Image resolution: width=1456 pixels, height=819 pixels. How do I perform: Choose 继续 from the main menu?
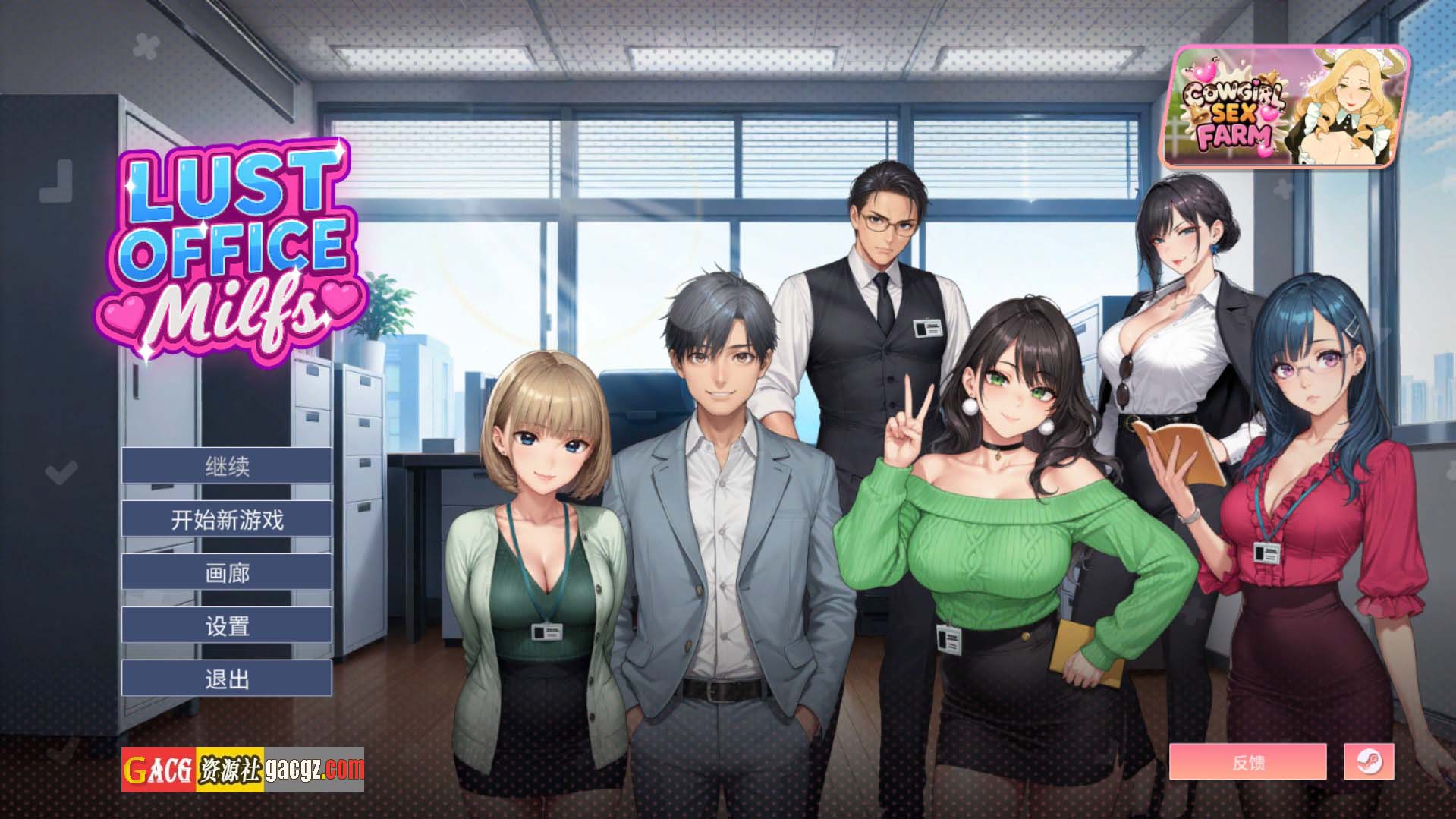tap(225, 465)
